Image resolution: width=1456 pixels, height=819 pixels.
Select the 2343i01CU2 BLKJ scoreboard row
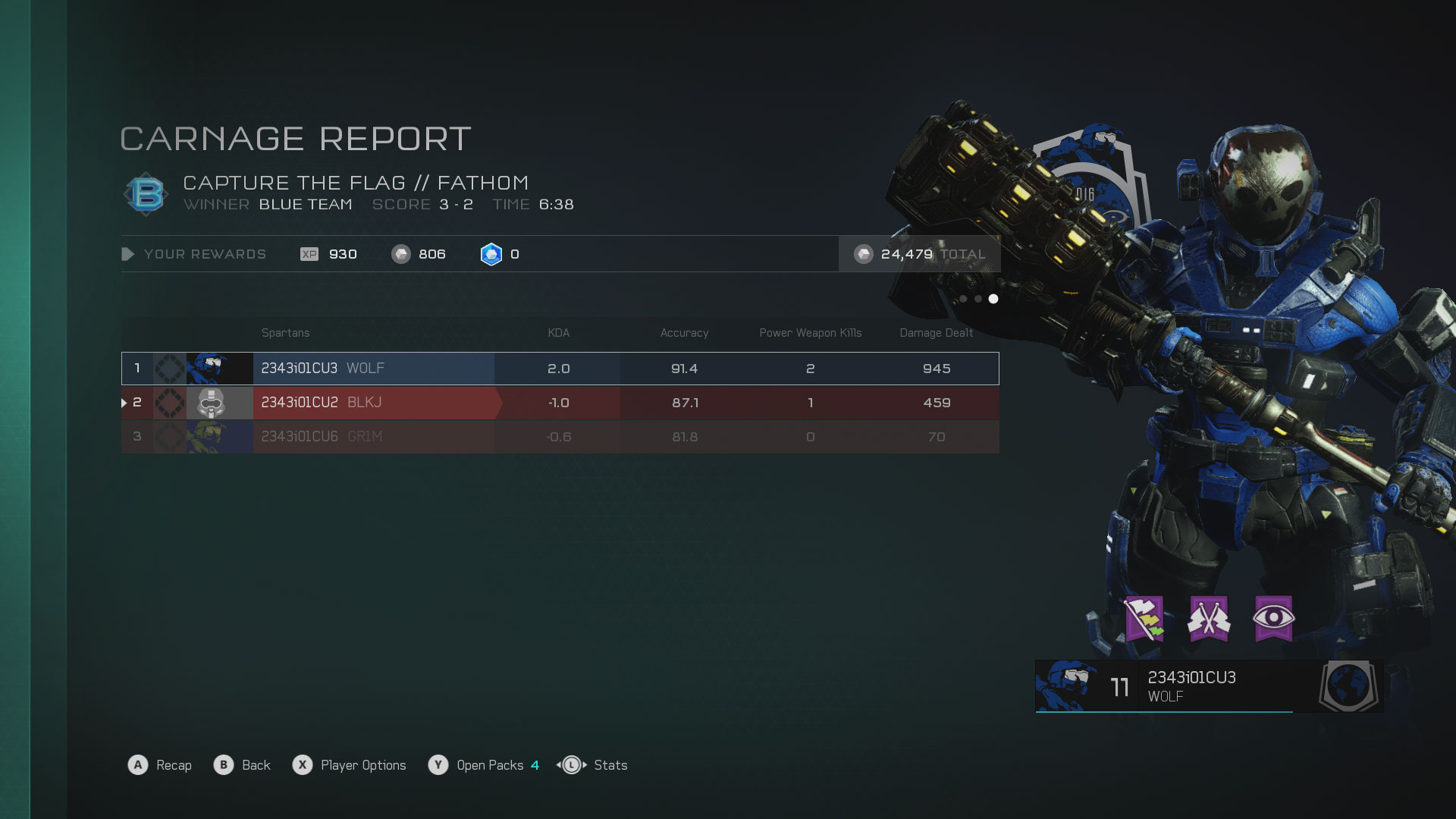click(x=560, y=403)
